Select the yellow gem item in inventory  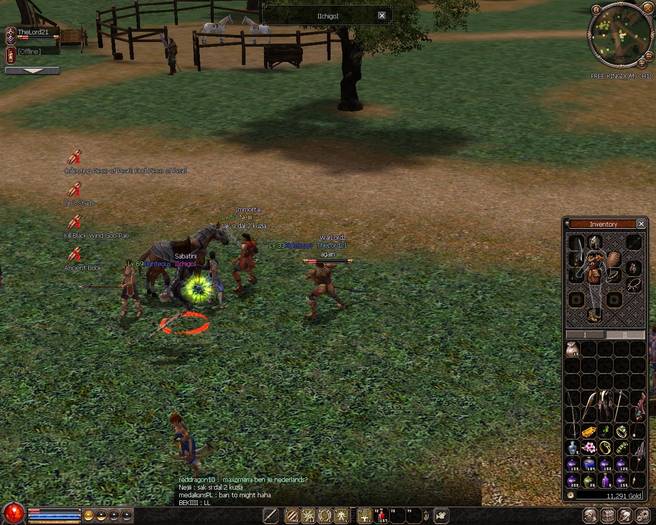[x=588, y=432]
